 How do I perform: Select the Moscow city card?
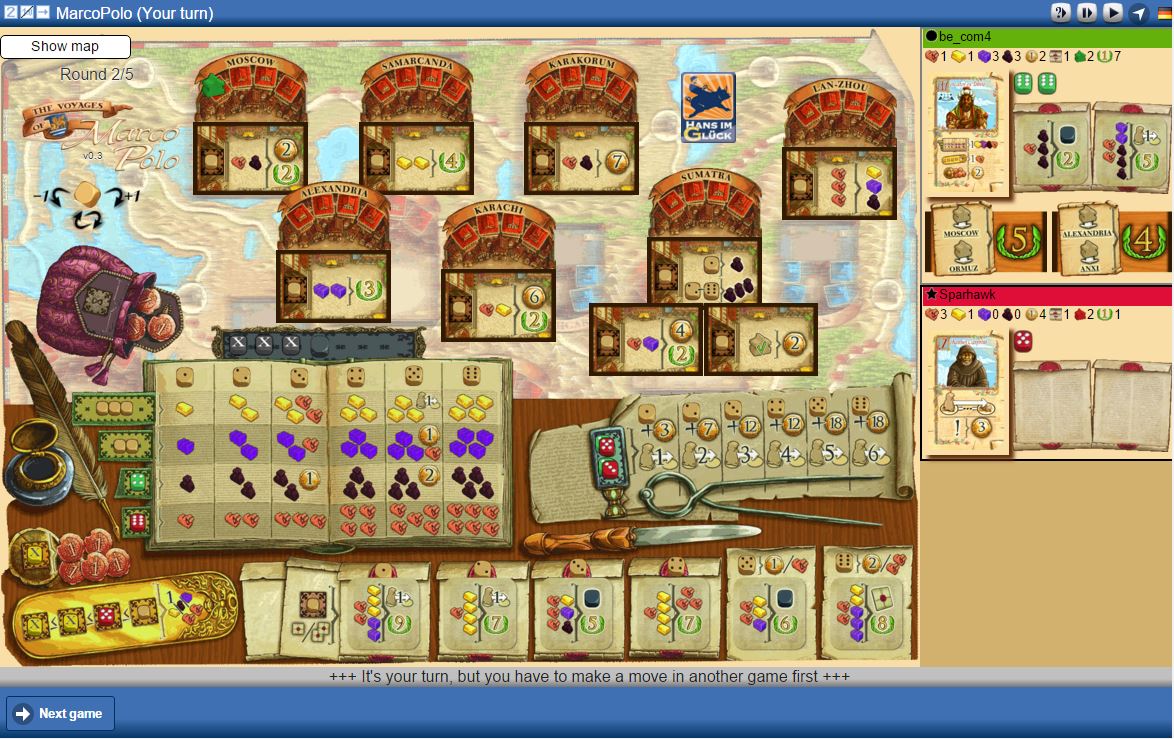(x=250, y=157)
